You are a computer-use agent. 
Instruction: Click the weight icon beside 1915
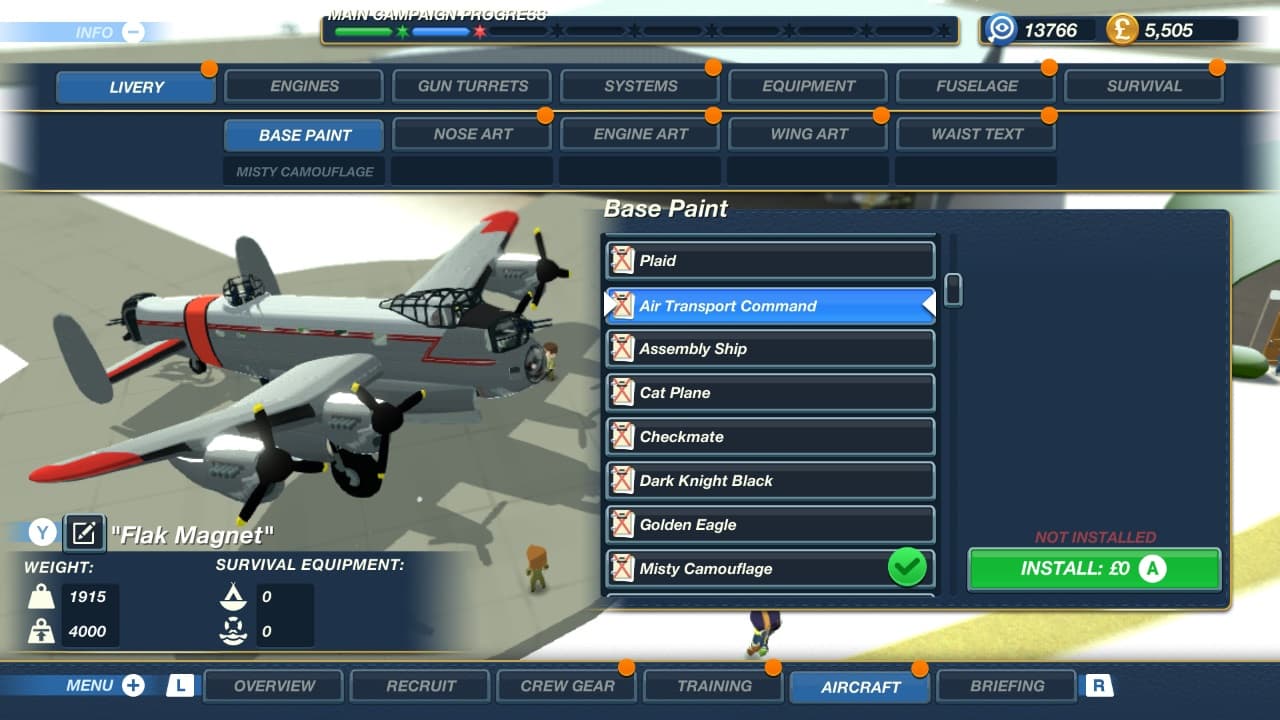click(40, 596)
